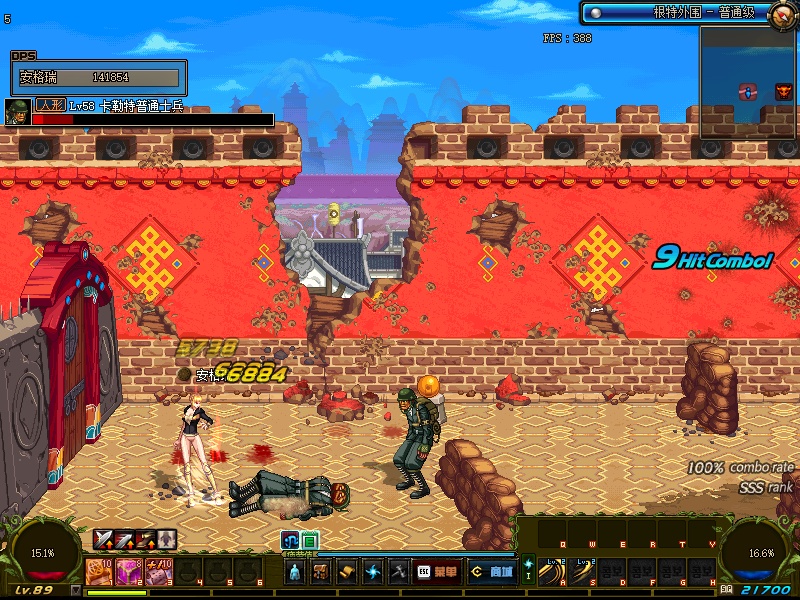
Task: Click the green notebook icon above the toolbar
Action: (310, 540)
